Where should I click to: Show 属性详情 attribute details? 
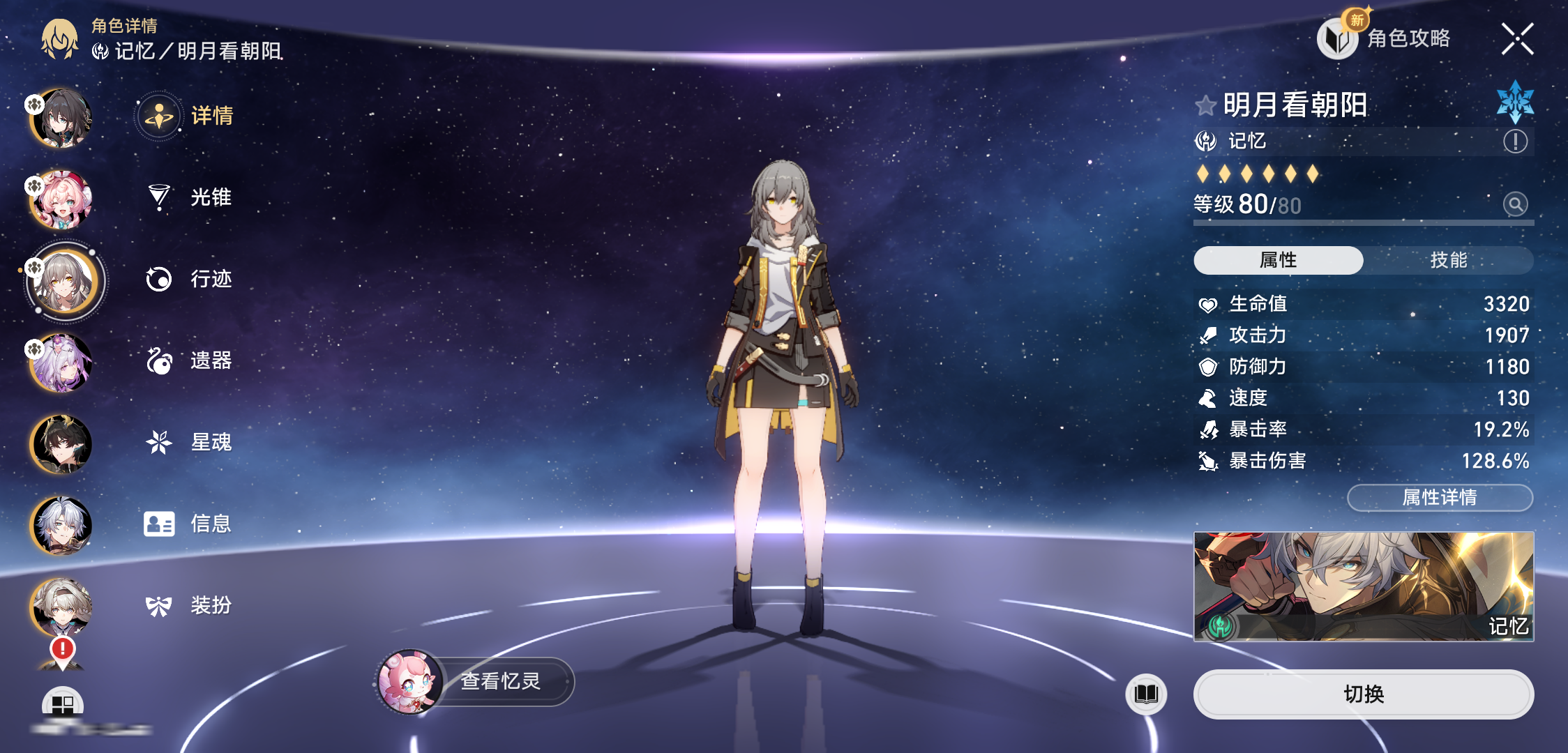coord(1440,497)
